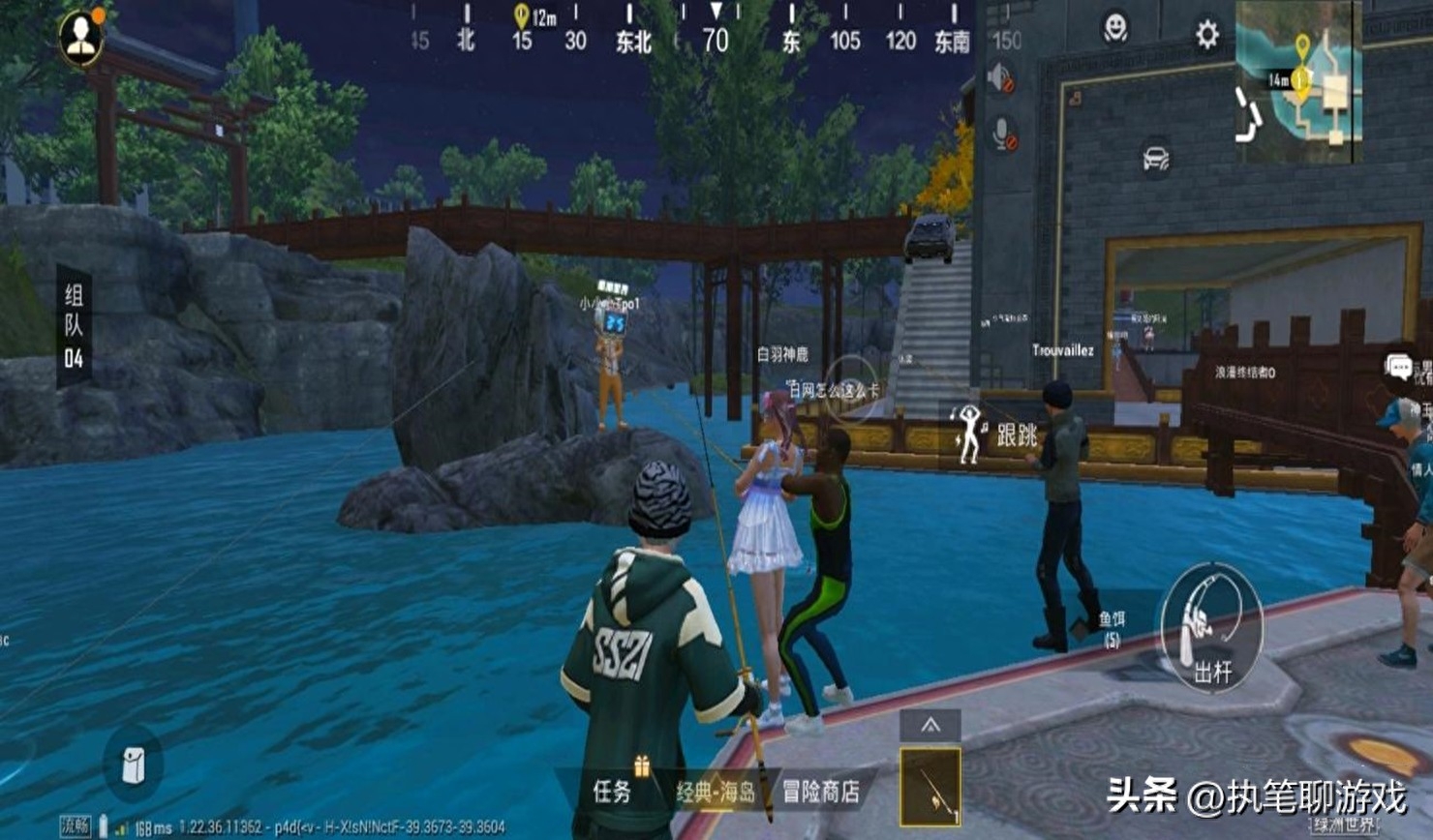The width and height of the screenshot is (1433, 840).
Task: Open the chat speech bubble icon
Action: [x=1398, y=366]
